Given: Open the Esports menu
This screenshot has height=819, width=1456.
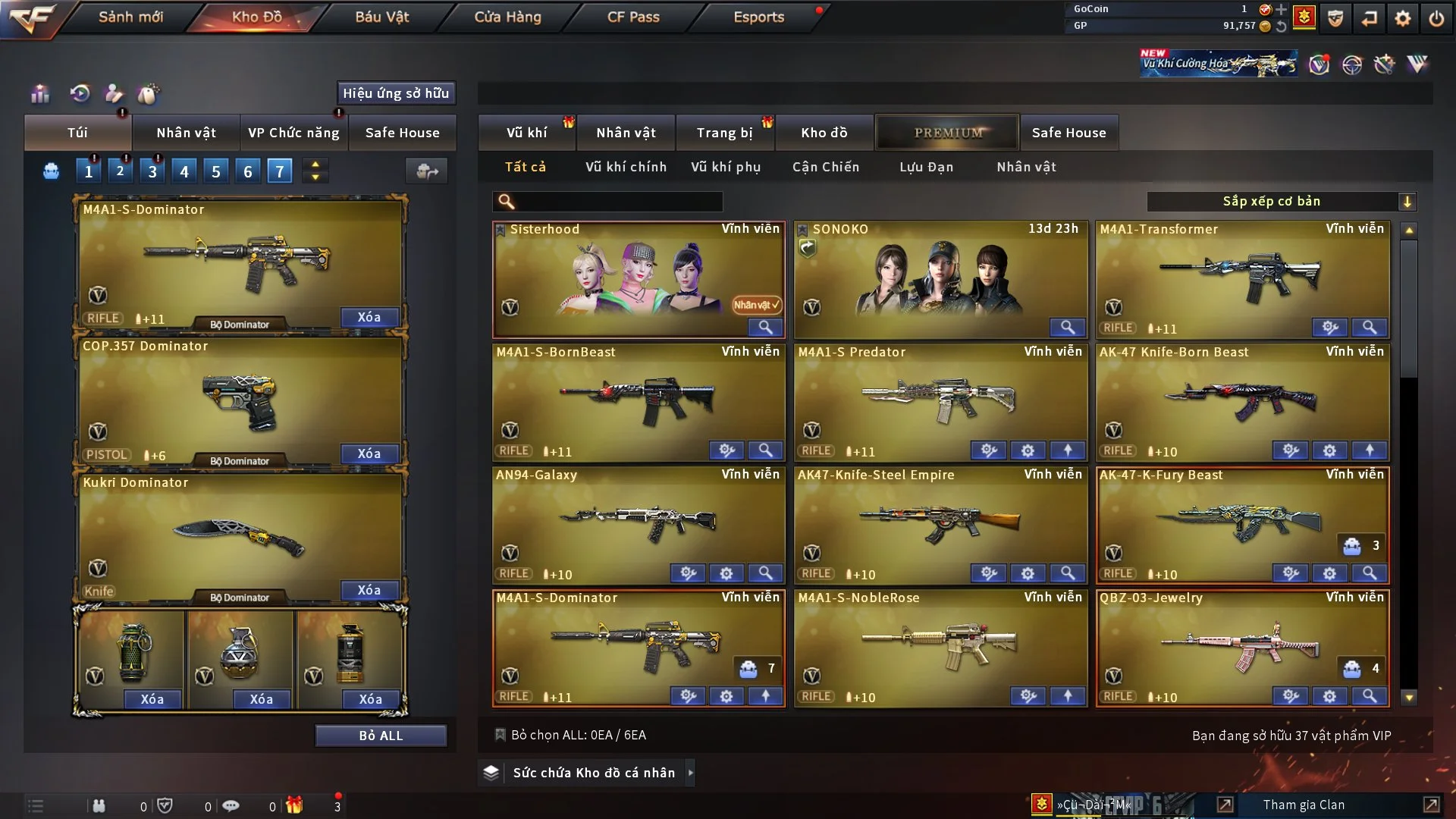Looking at the screenshot, I should [758, 17].
